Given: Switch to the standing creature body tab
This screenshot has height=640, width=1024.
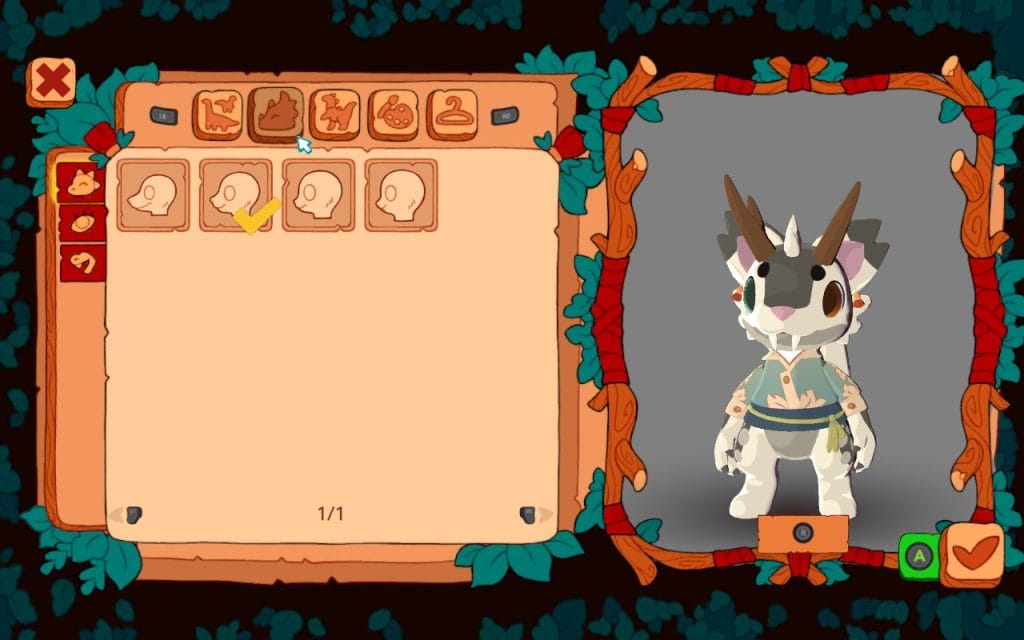Looking at the screenshot, I should click(x=335, y=115).
